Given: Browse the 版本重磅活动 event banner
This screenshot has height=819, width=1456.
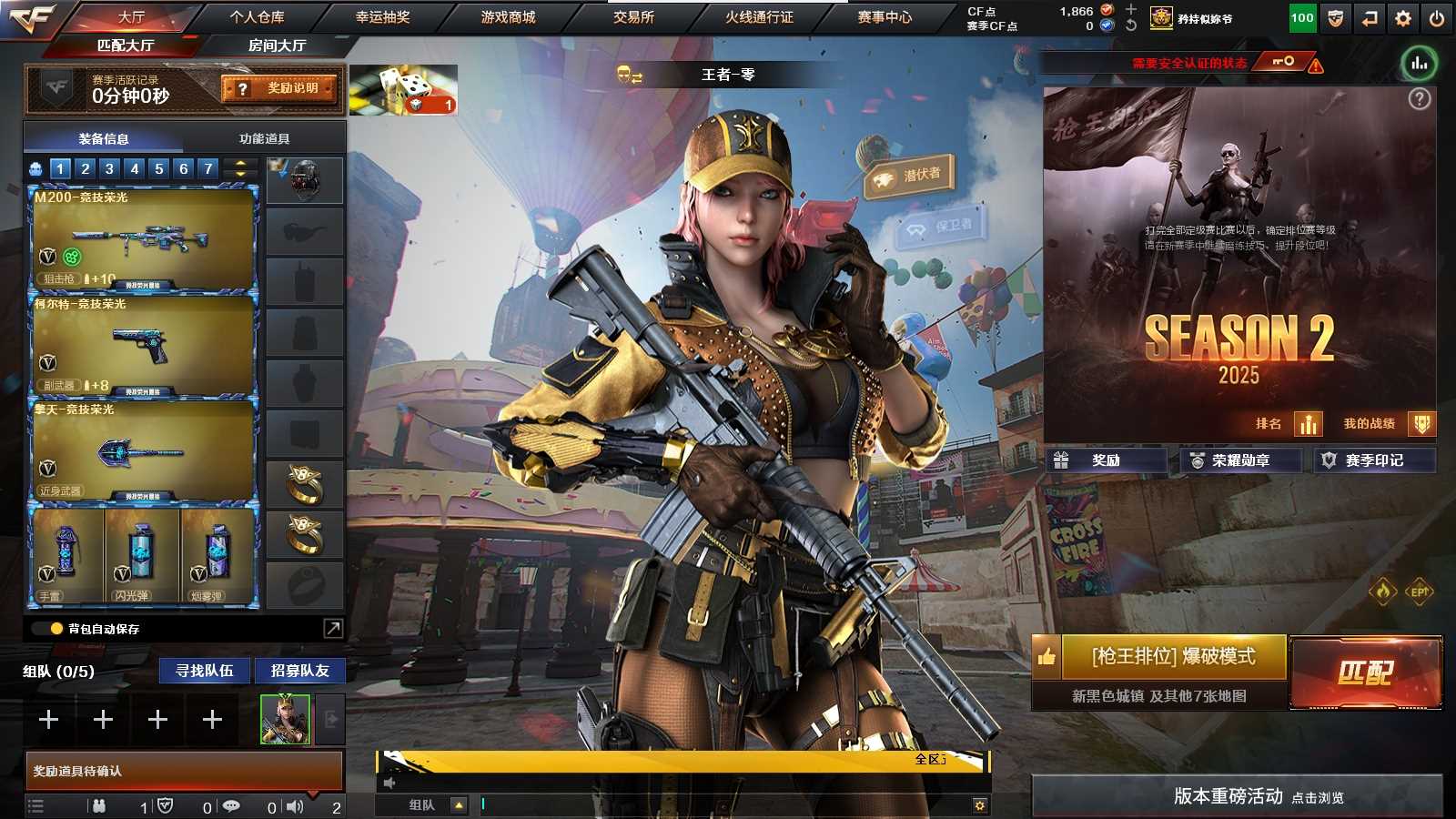Looking at the screenshot, I should (1238, 796).
